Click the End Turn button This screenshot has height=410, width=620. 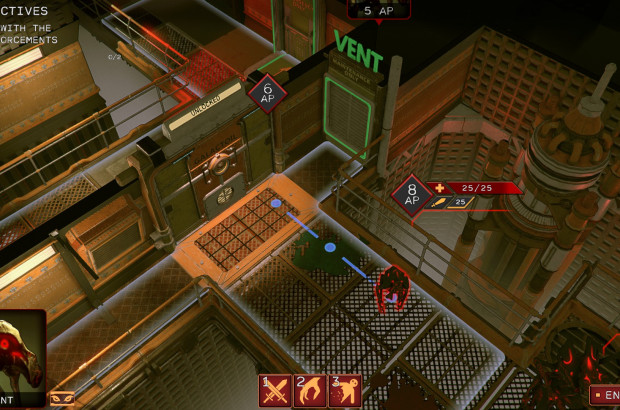[605, 395]
